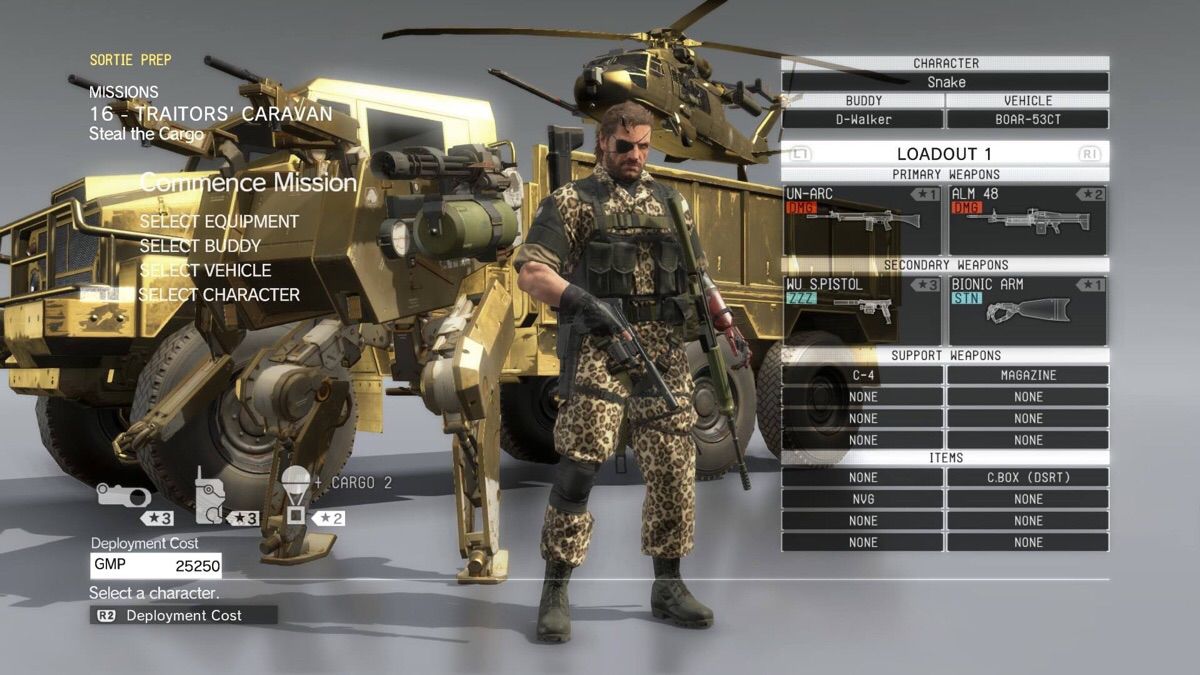Select the C-4 support weapon slot
The image size is (1200, 675).
862,375
